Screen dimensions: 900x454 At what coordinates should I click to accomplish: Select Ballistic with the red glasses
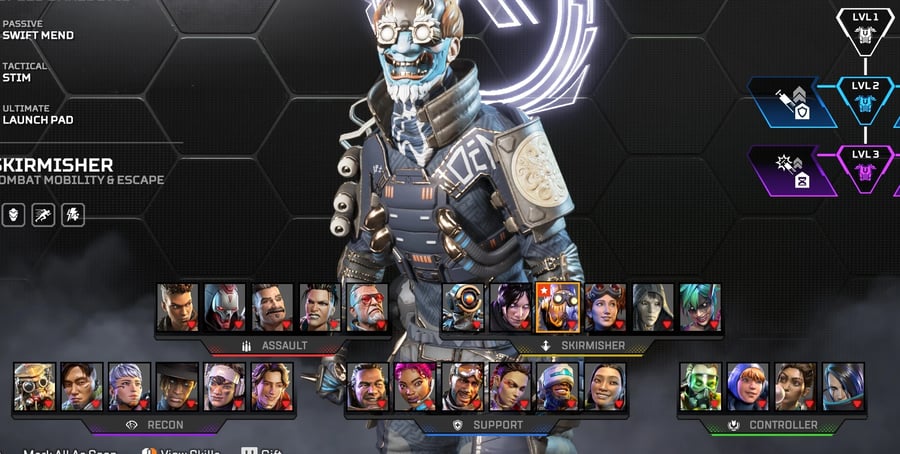367,307
